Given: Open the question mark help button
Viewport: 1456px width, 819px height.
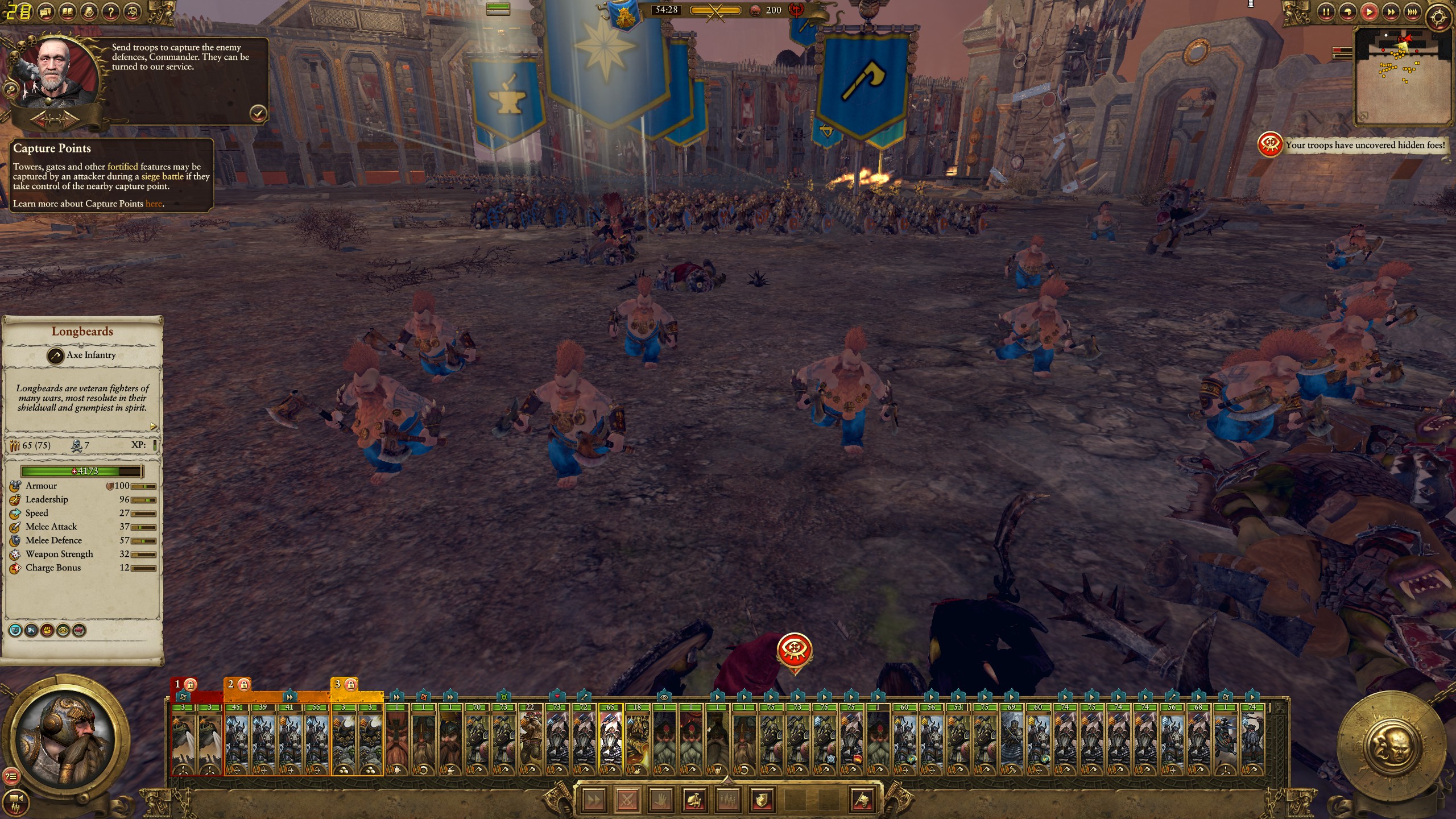Looking at the screenshot, I should coord(111,11).
